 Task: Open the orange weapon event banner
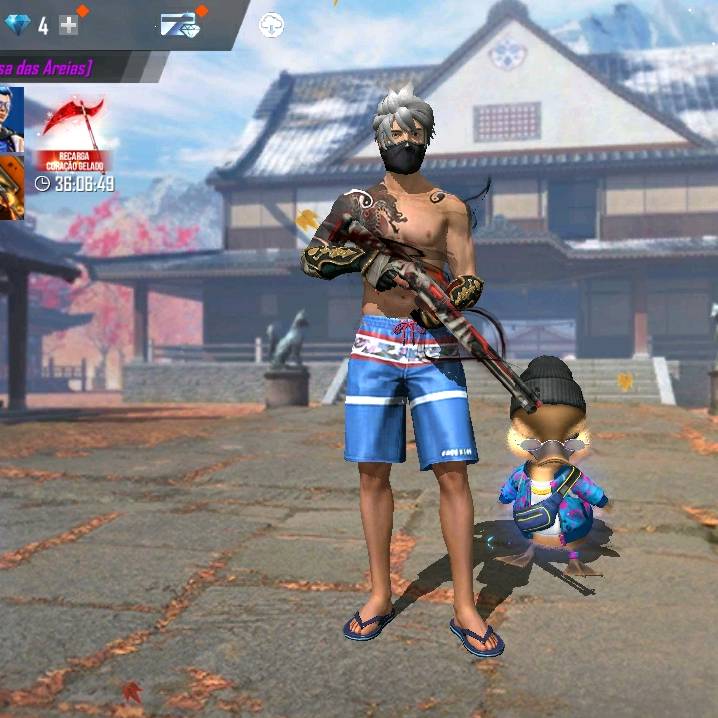pos(11,187)
